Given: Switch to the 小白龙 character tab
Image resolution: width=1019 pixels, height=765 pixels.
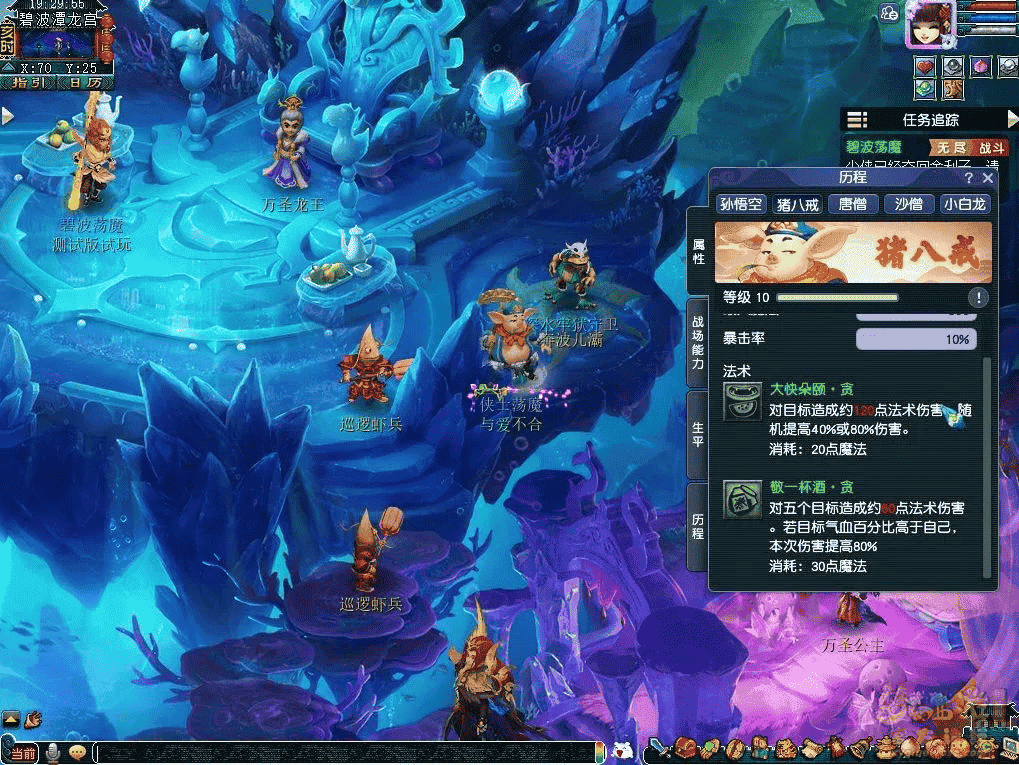Looking at the screenshot, I should 965,204.
